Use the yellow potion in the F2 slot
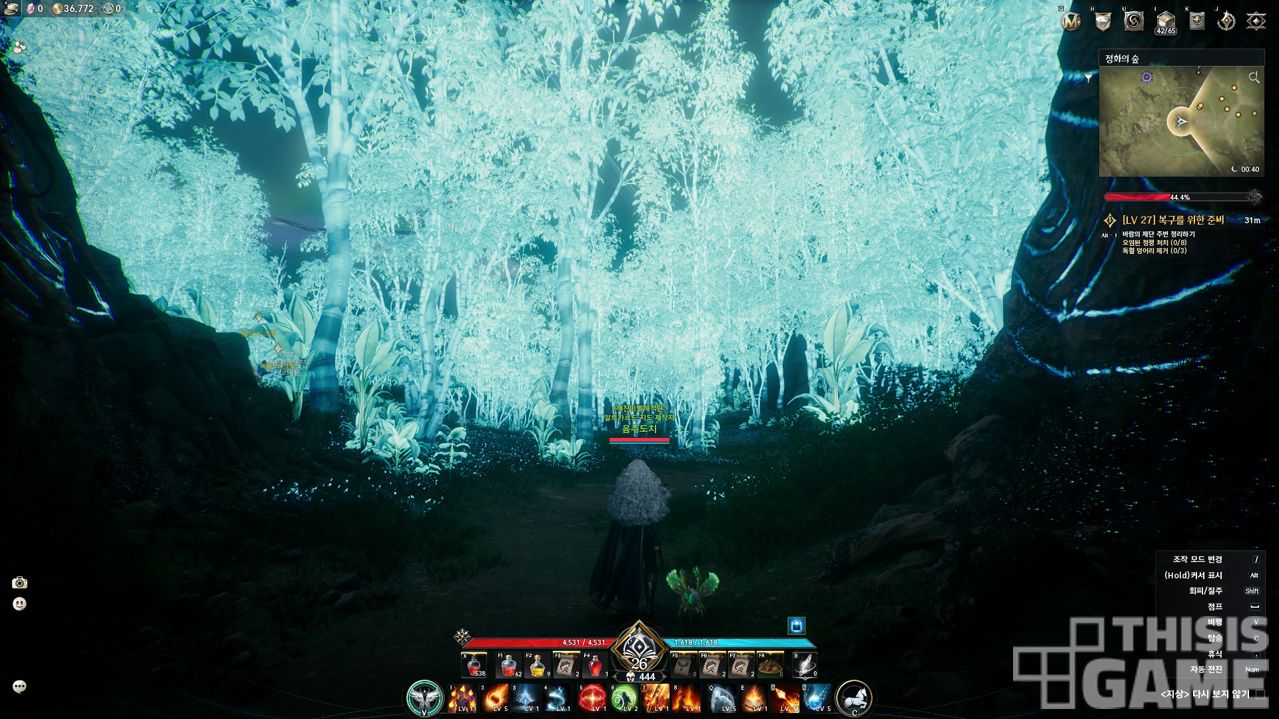The height and width of the screenshot is (719, 1279). (x=537, y=666)
